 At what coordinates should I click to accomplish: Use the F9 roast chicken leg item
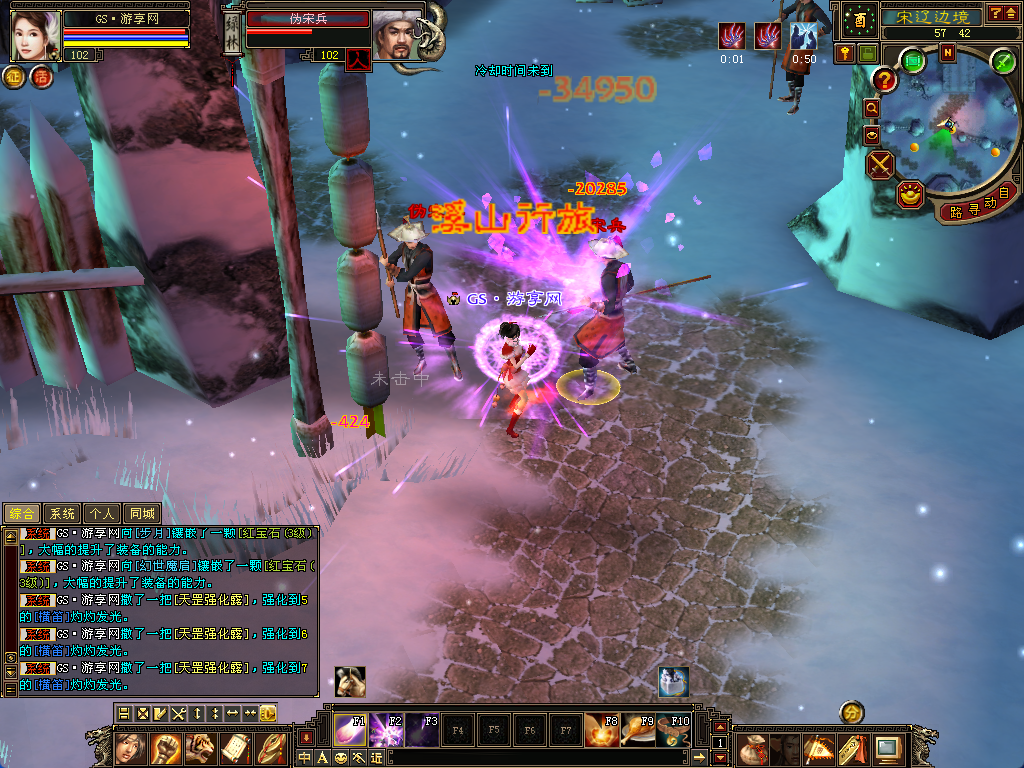[639, 730]
